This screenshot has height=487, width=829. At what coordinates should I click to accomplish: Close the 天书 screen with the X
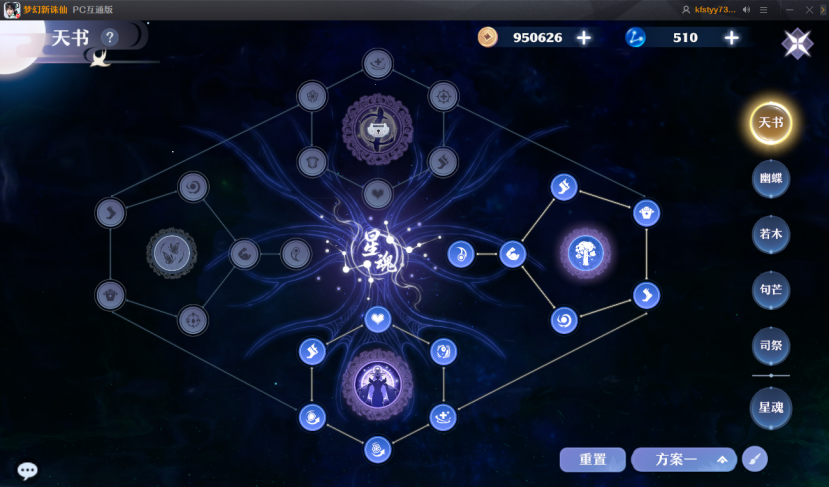[x=797, y=43]
